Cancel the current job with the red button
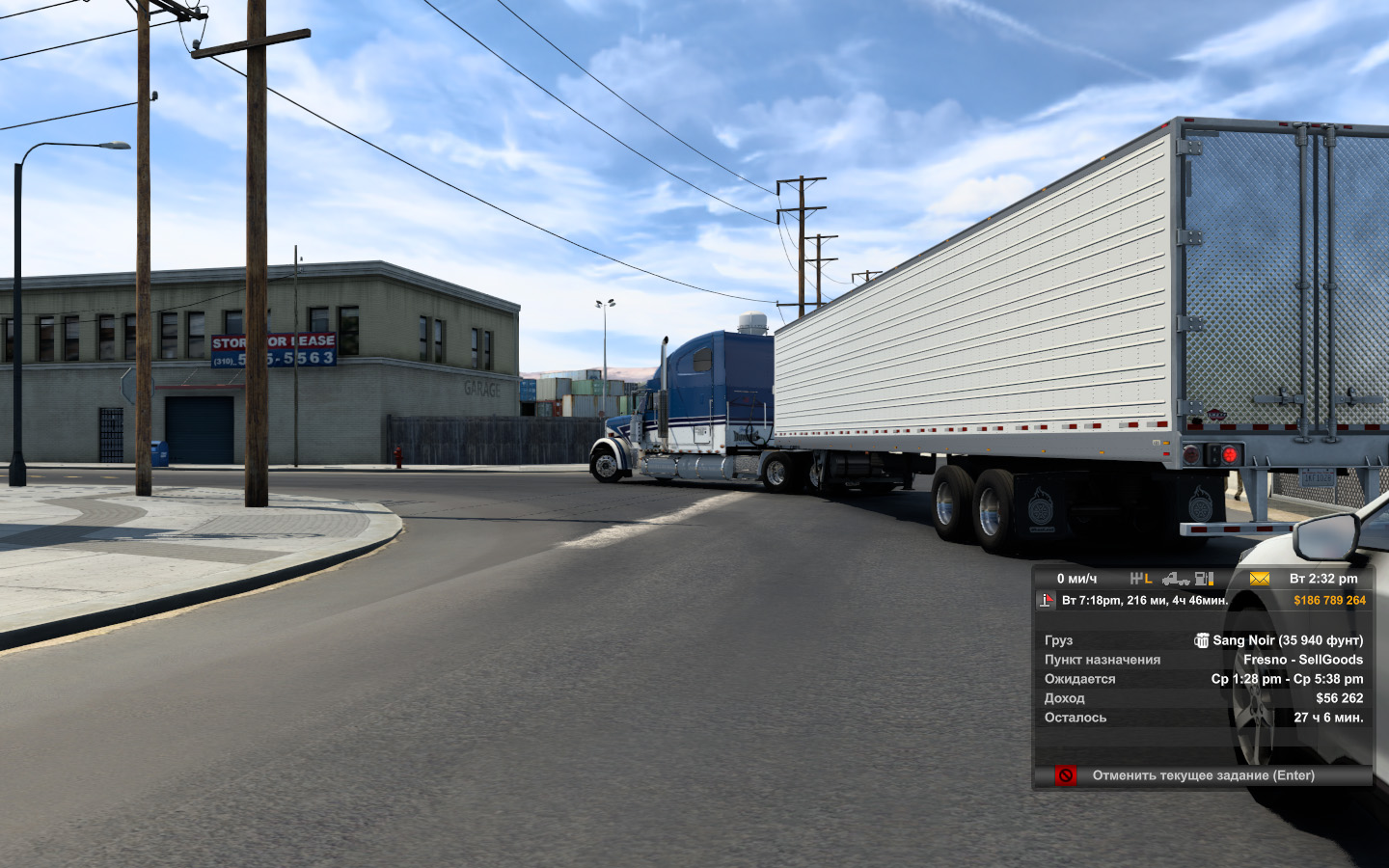 tap(1065, 775)
